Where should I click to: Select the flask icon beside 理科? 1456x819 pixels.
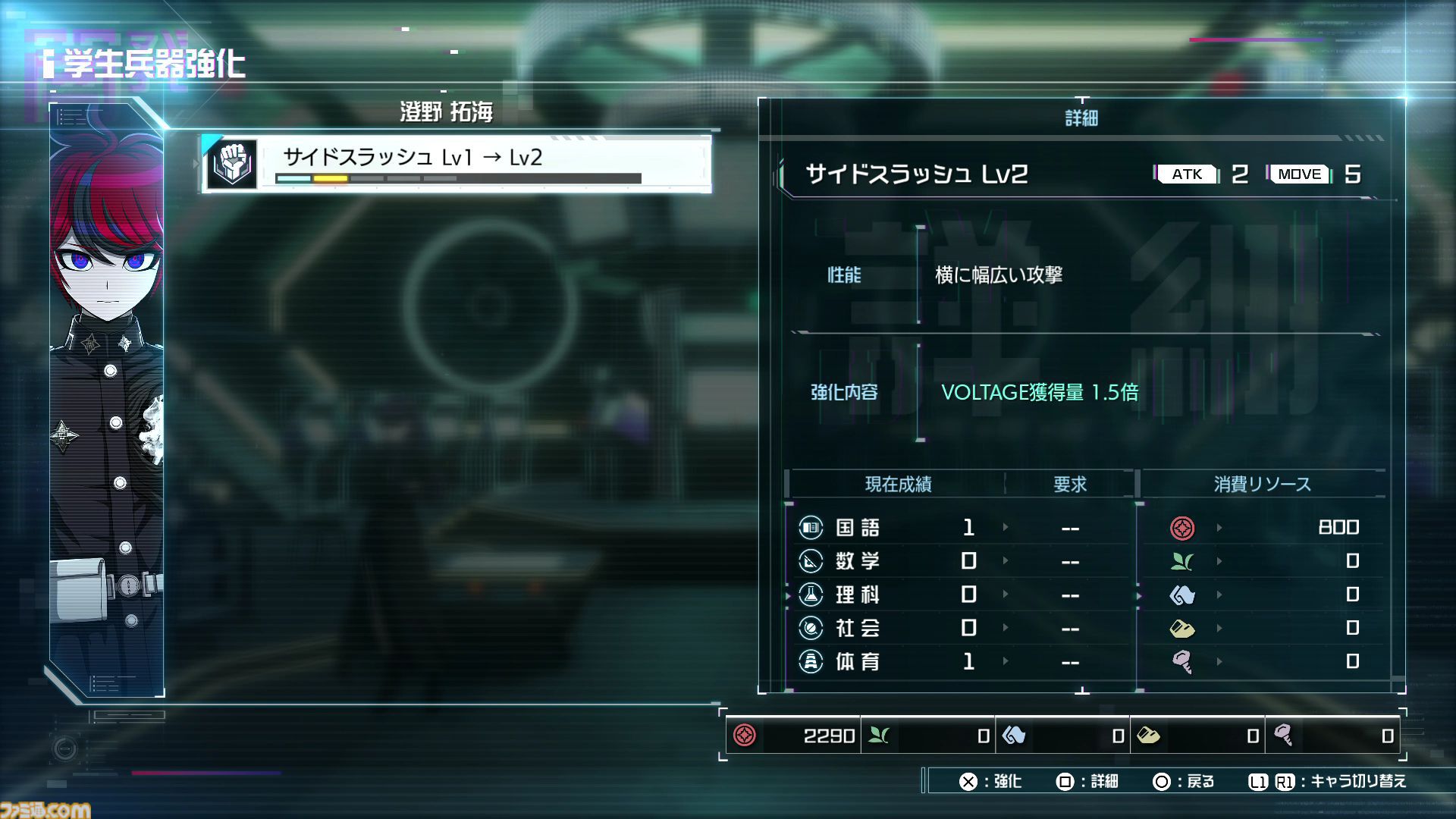[810, 595]
